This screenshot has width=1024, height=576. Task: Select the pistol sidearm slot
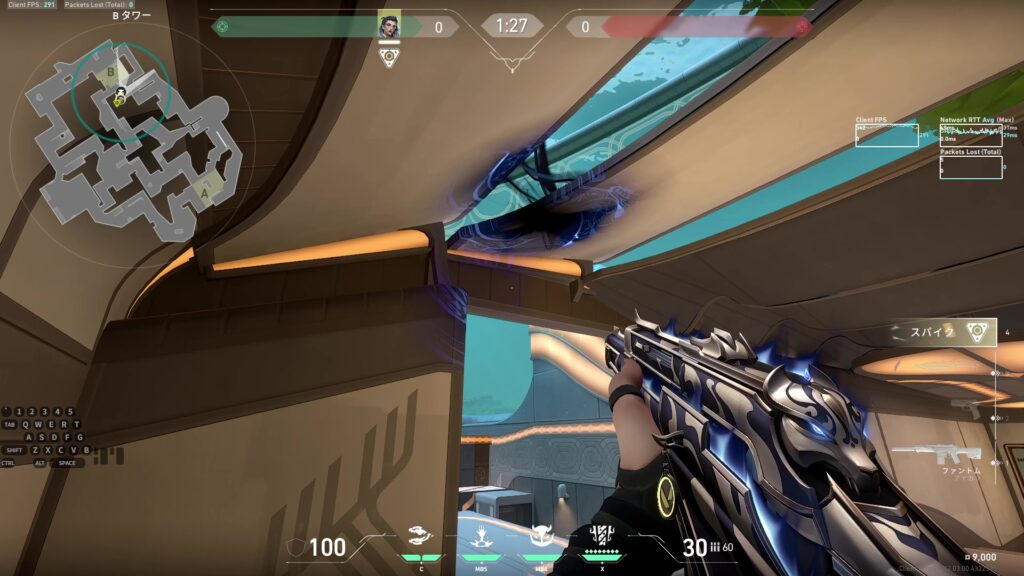[x=967, y=408]
